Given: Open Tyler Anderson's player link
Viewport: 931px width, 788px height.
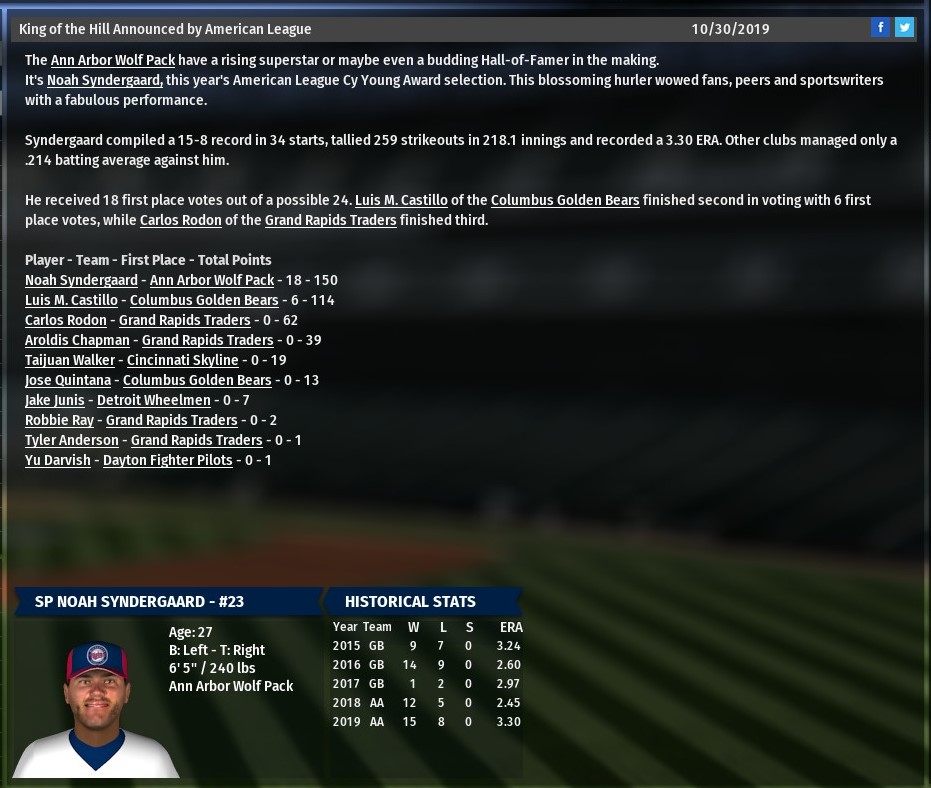Looking at the screenshot, I should coord(72,440).
